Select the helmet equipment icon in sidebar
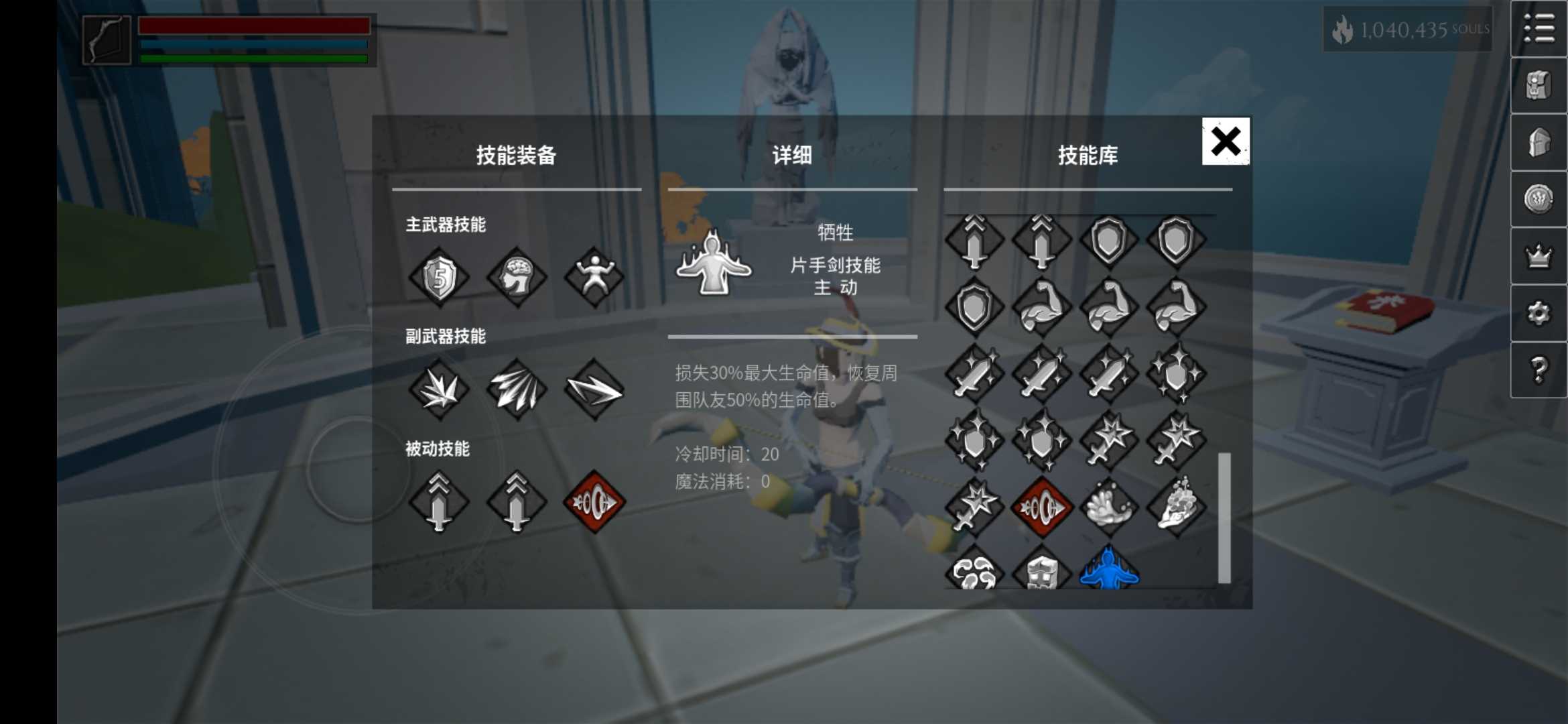Viewport: 1568px width, 724px height. [1539, 141]
